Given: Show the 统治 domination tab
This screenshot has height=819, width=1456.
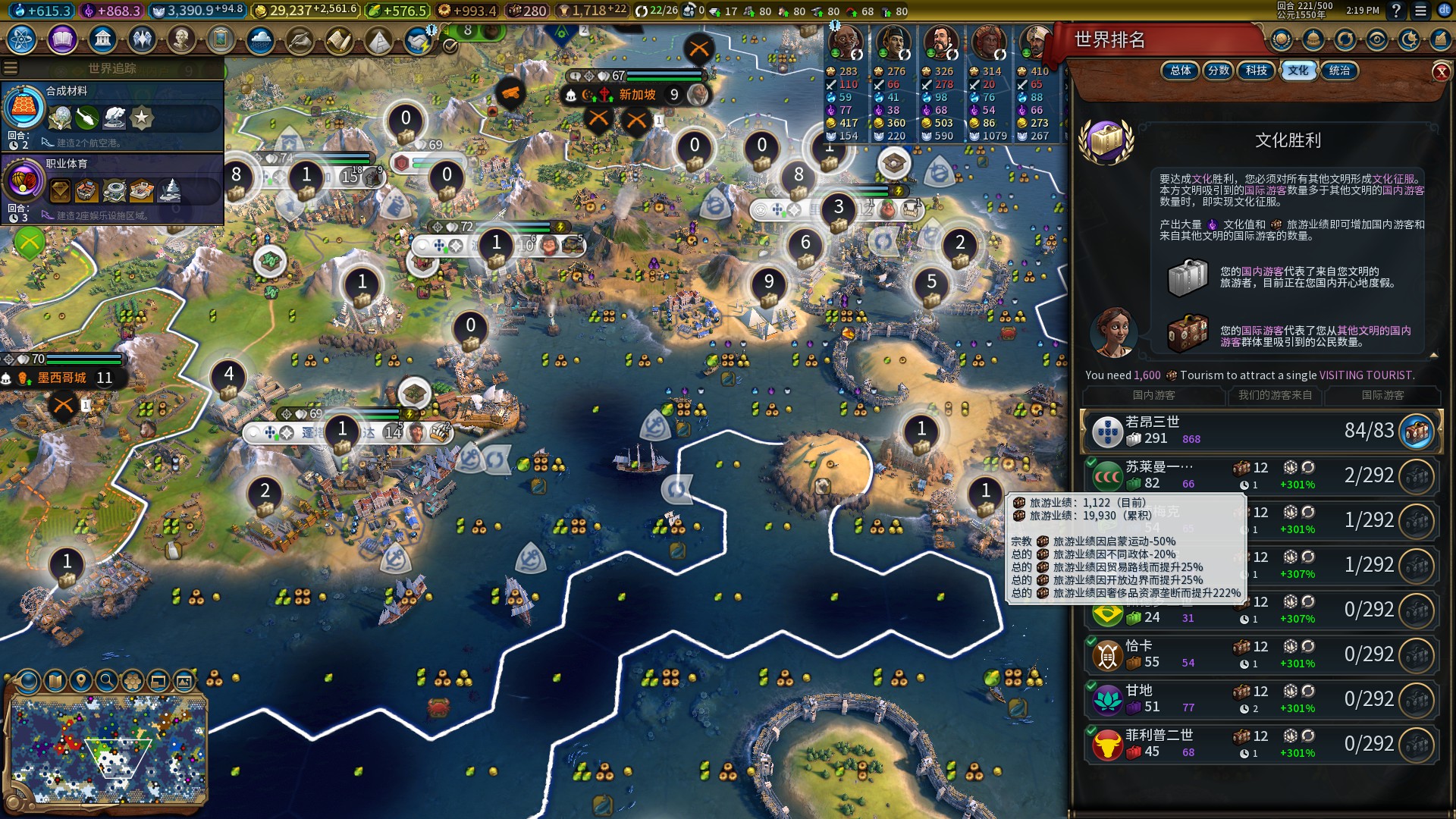Looking at the screenshot, I should click(1339, 71).
